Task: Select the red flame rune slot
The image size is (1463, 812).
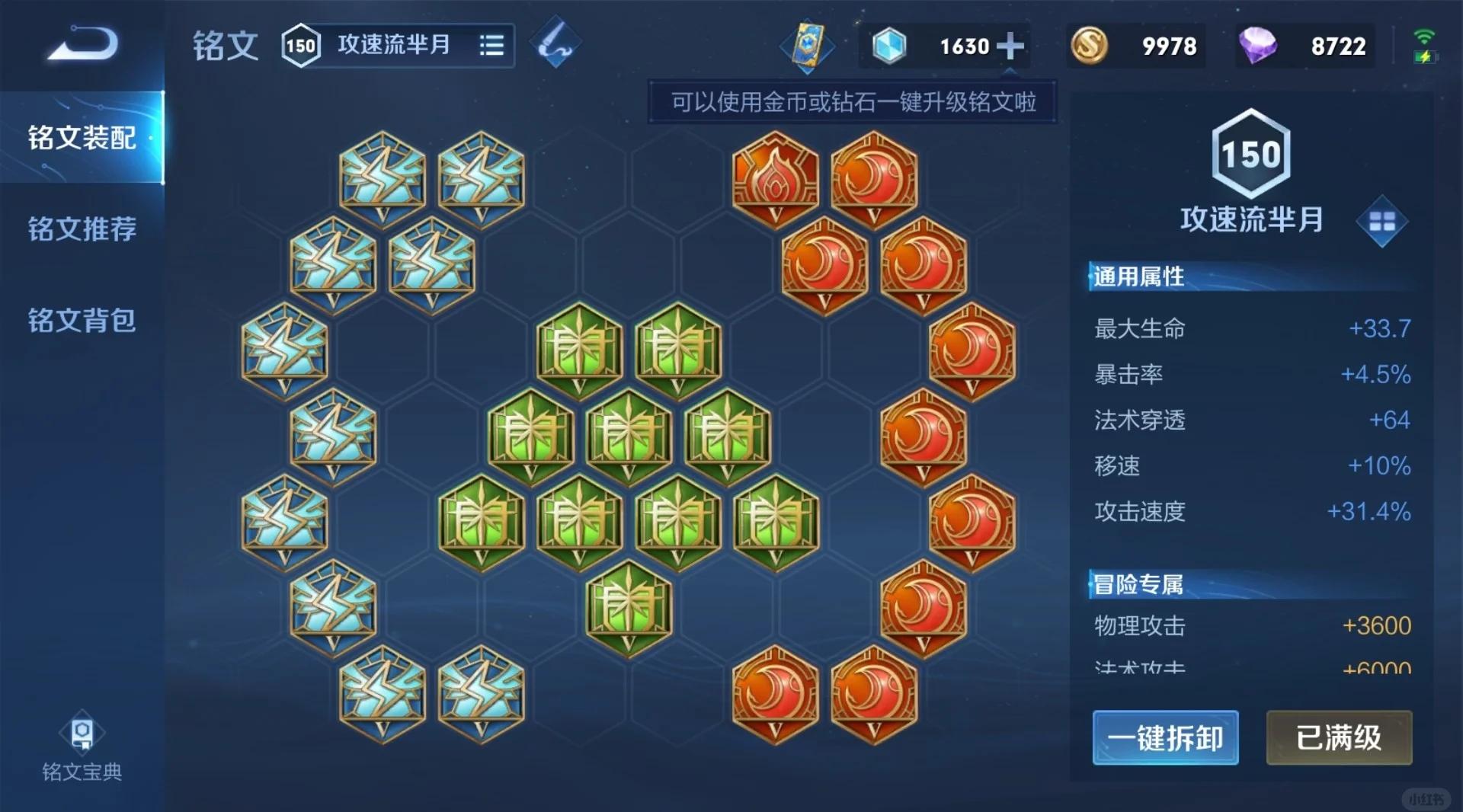Action: coord(774,179)
